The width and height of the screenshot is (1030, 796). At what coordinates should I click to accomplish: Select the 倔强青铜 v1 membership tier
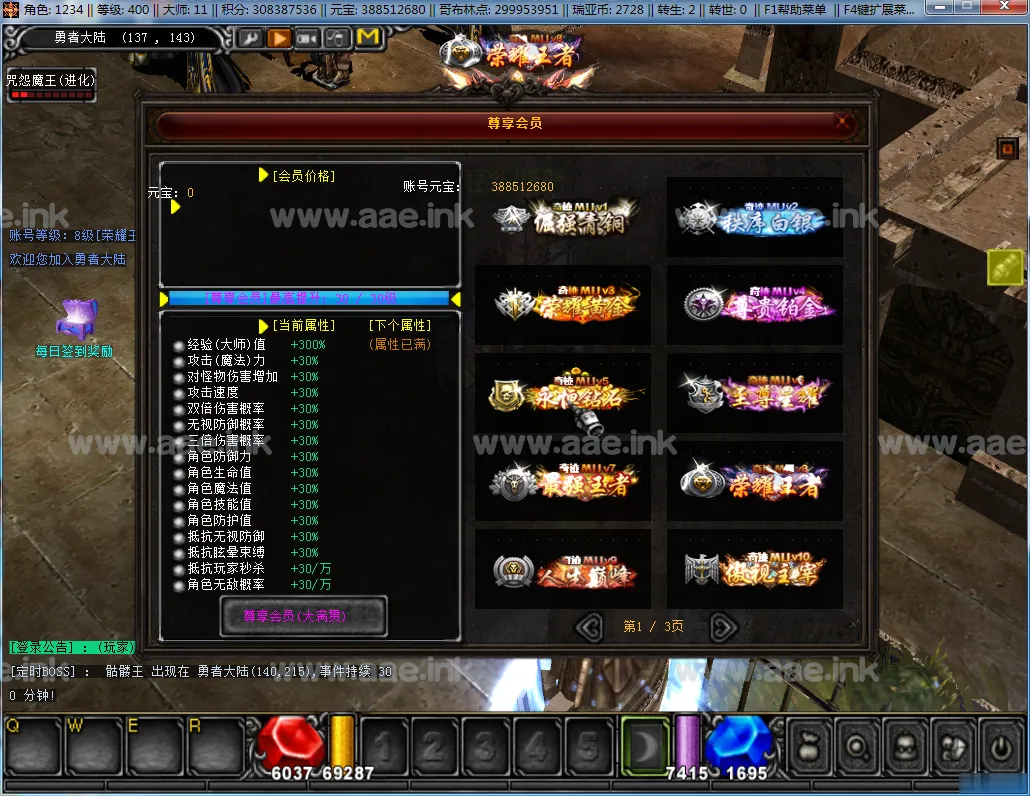563,218
